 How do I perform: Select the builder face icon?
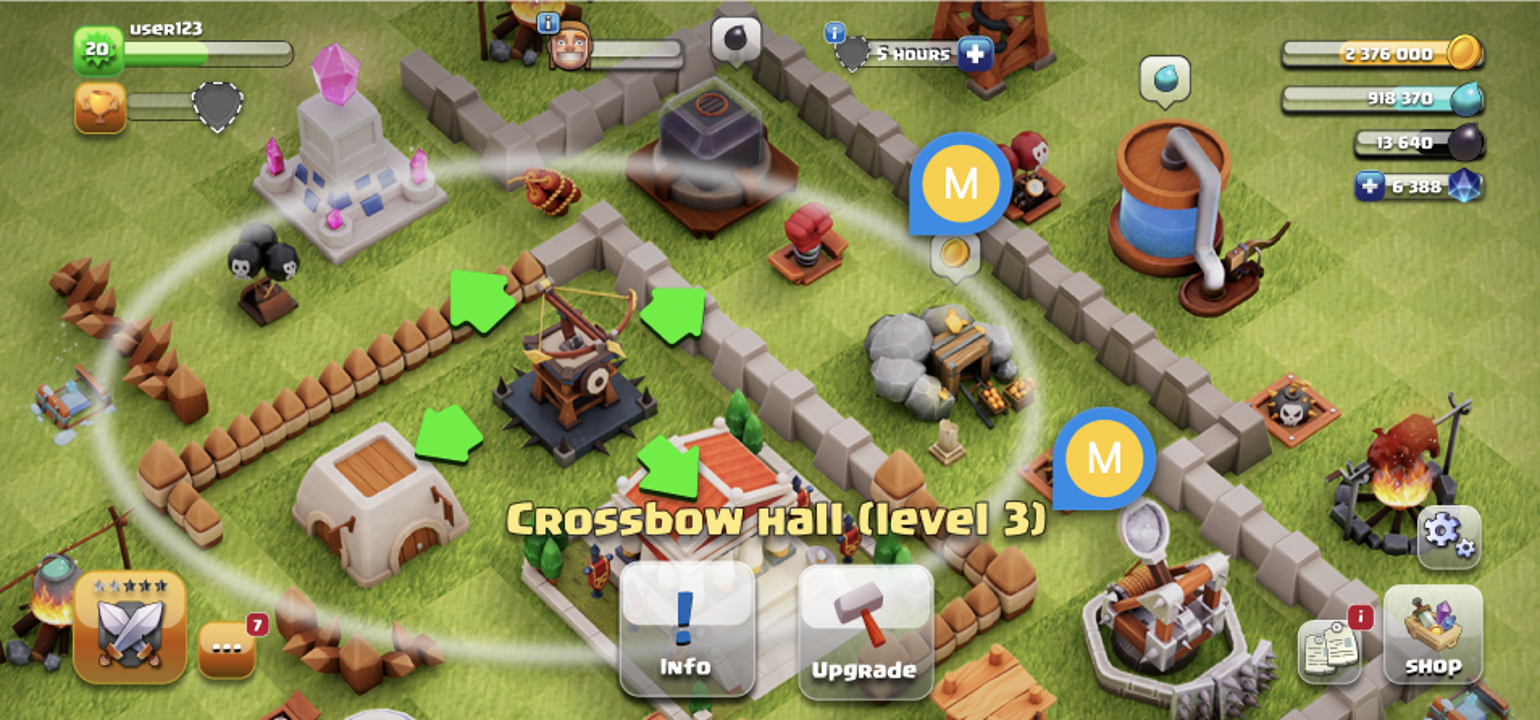[x=570, y=46]
